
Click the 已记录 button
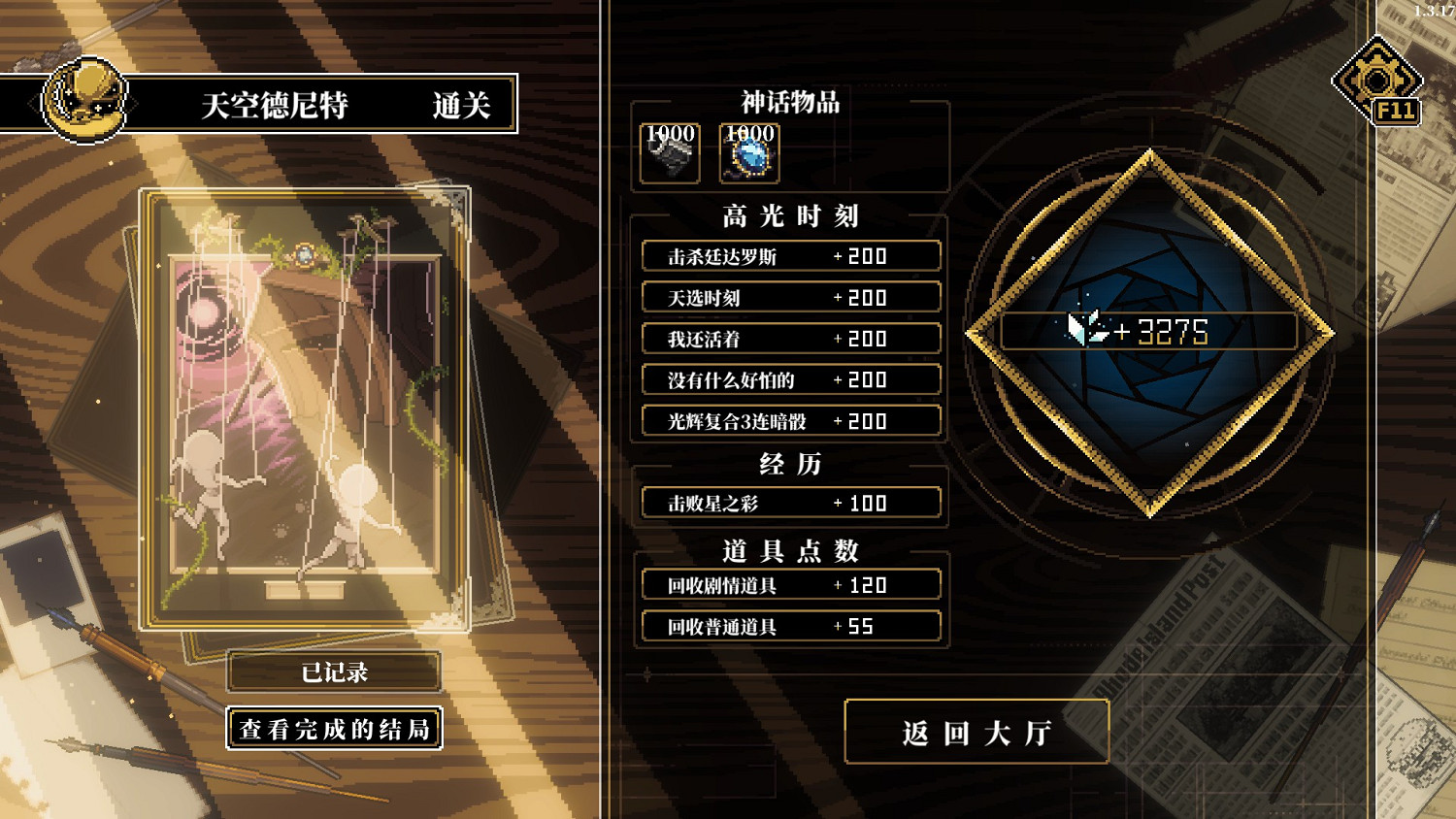click(x=333, y=672)
